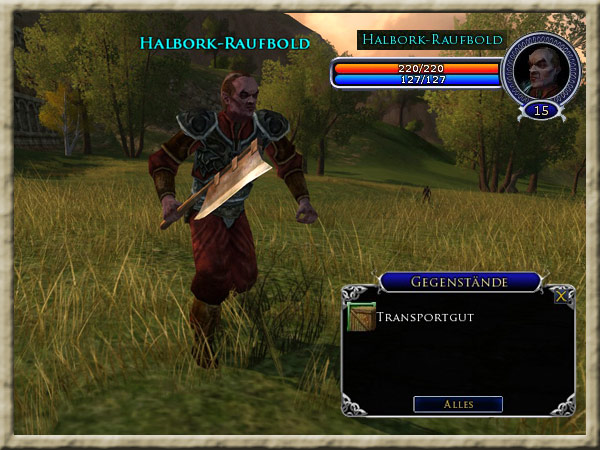Screen dimensions: 600x450
Task: Take all items with the Alles button
Action: click(458, 404)
